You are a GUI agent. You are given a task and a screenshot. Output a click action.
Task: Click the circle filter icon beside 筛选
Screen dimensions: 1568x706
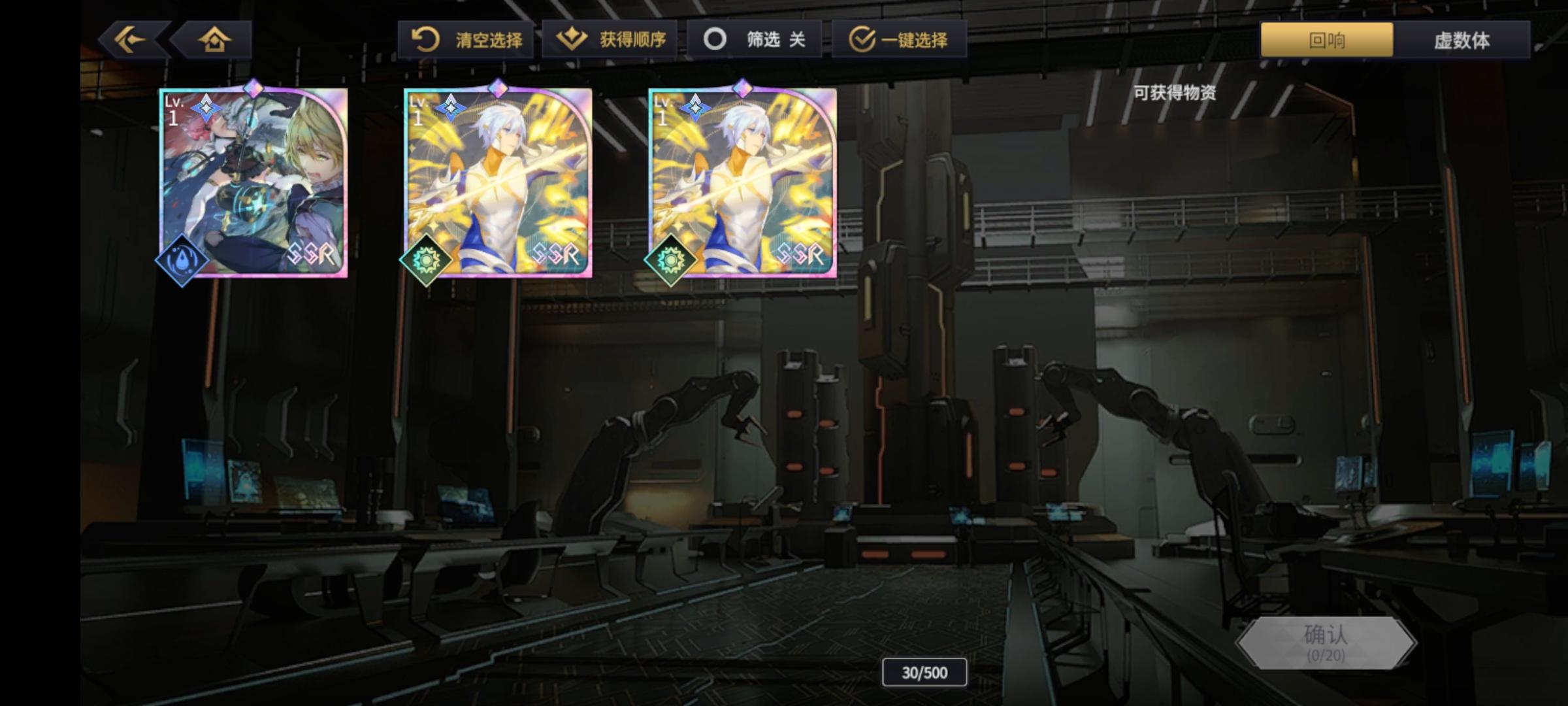716,39
